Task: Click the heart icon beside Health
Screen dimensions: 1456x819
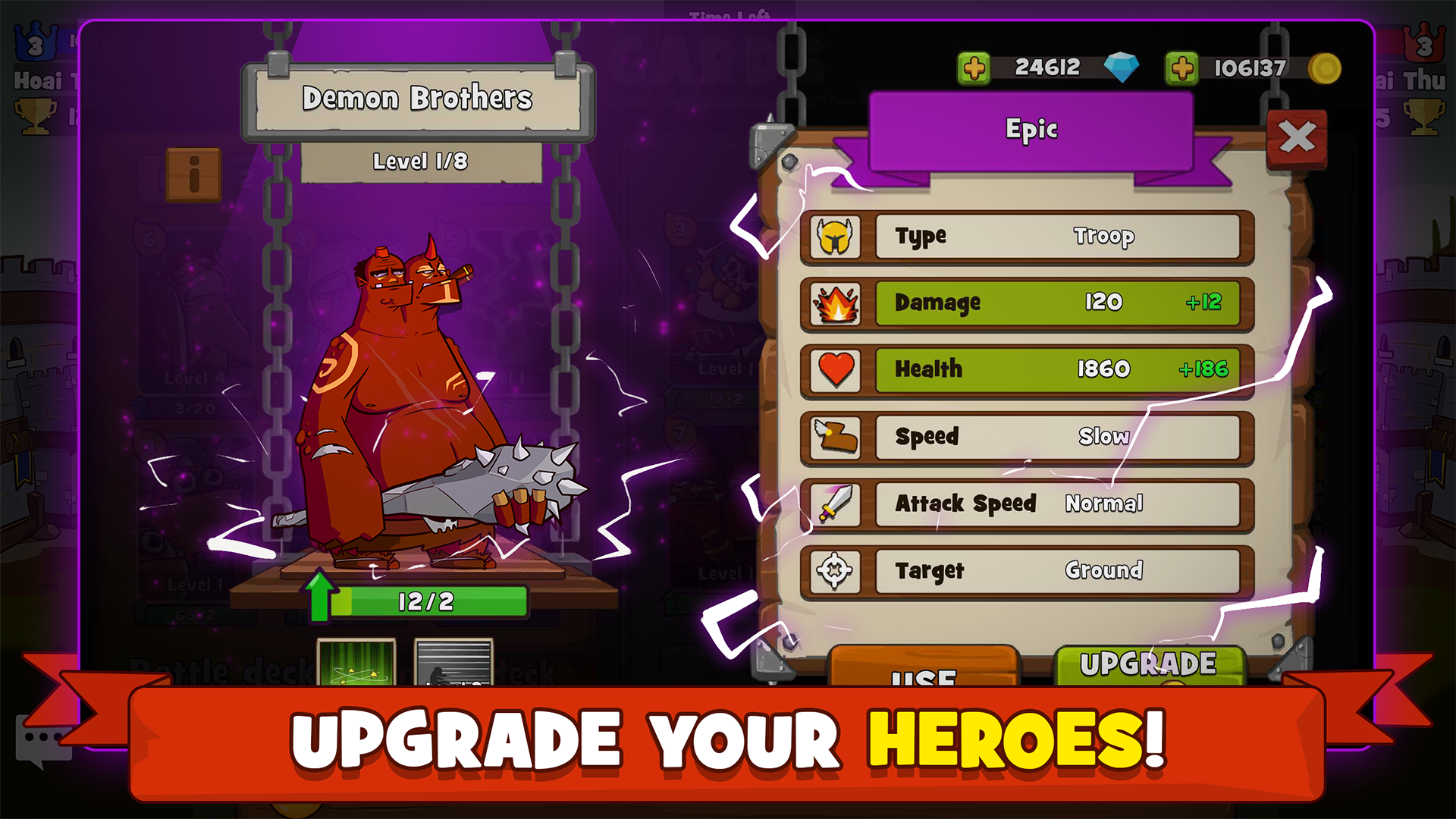Action: [836, 369]
